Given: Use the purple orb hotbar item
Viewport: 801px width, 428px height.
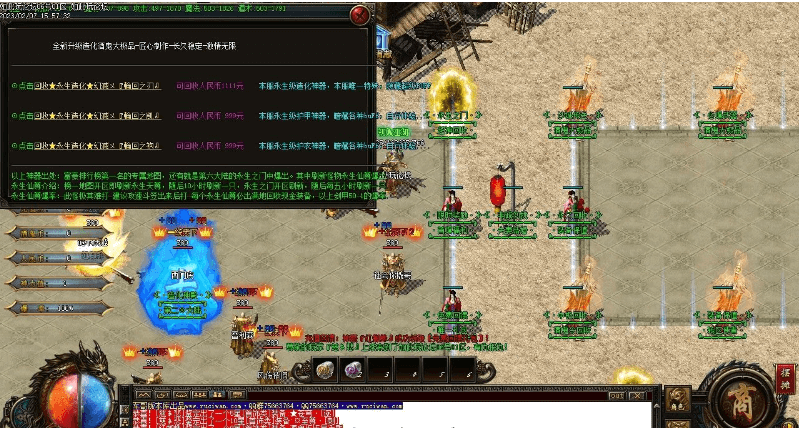Looking at the screenshot, I should coord(352,371).
